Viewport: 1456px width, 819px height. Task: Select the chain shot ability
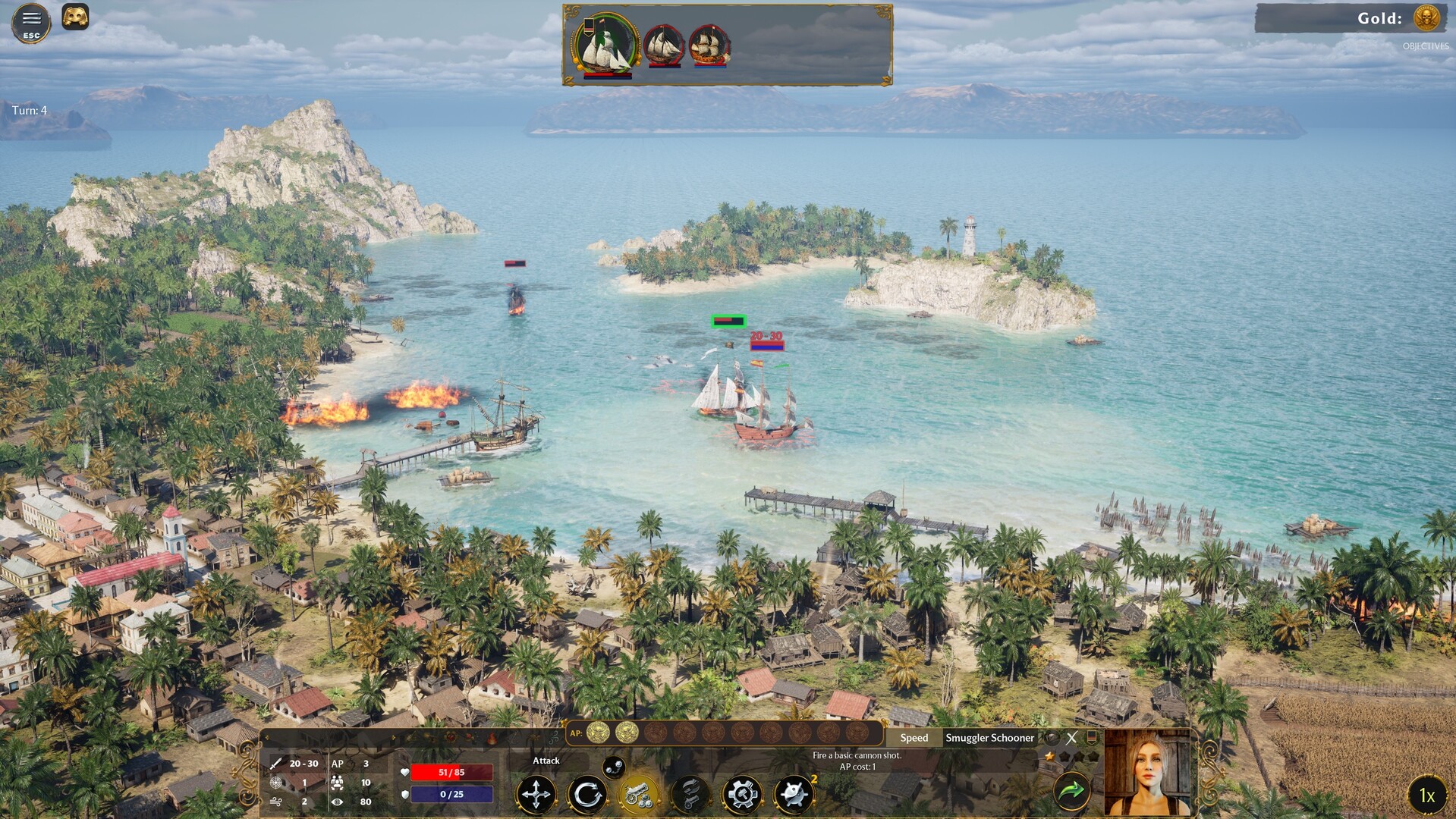click(690, 793)
